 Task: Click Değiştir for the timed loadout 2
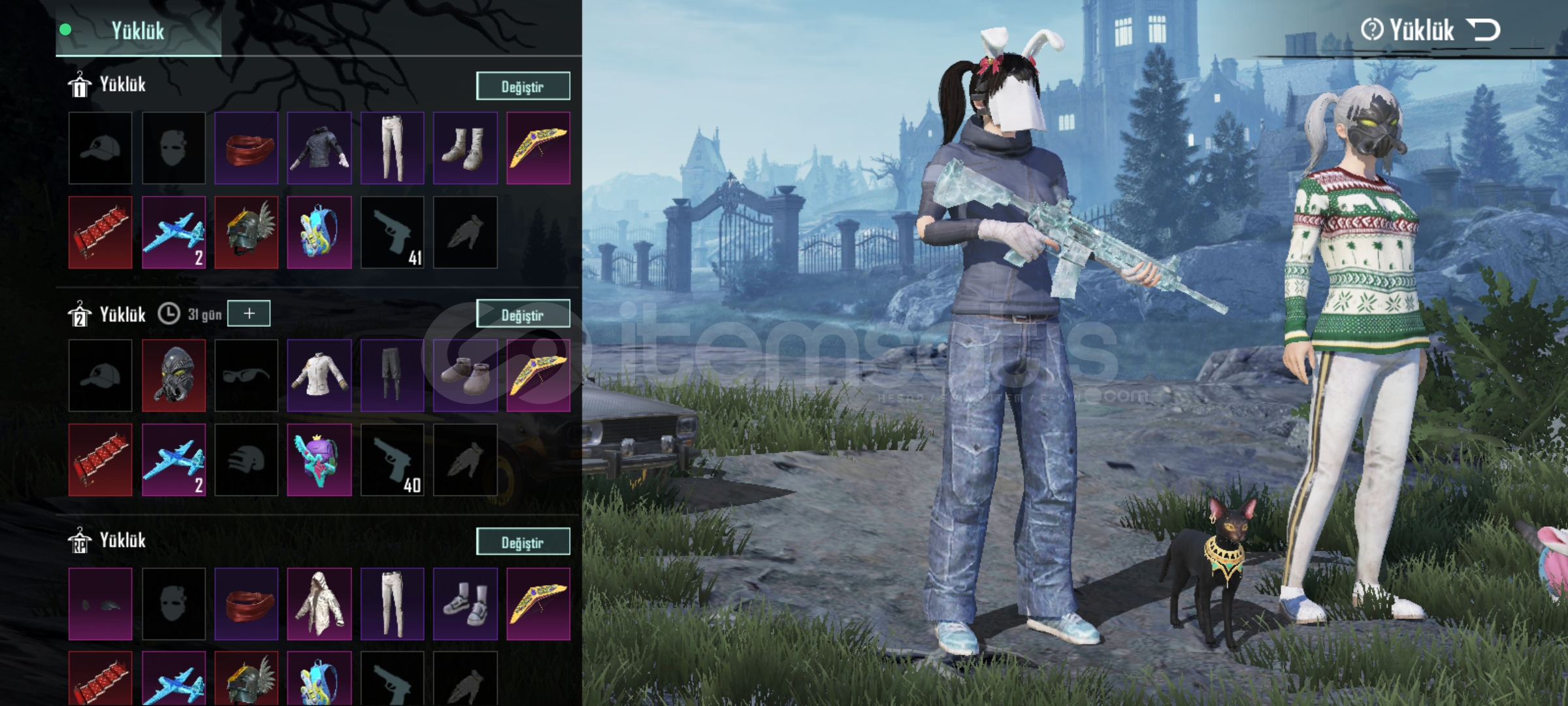[x=523, y=314]
